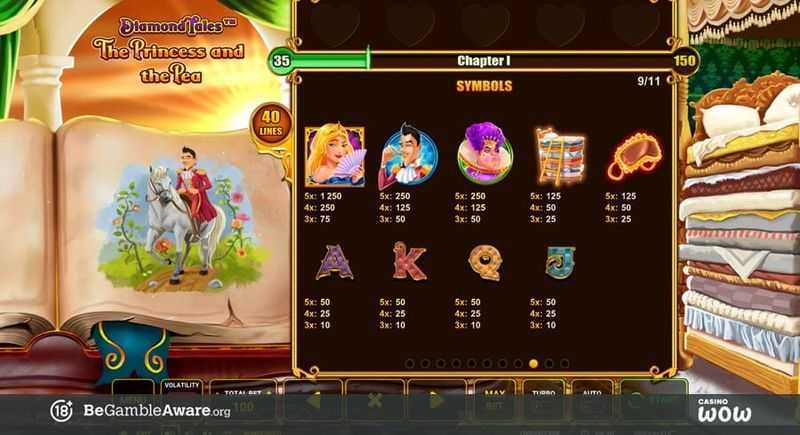Jump to the first paytable page dot
This screenshot has height=435, width=800.
tap(410, 363)
